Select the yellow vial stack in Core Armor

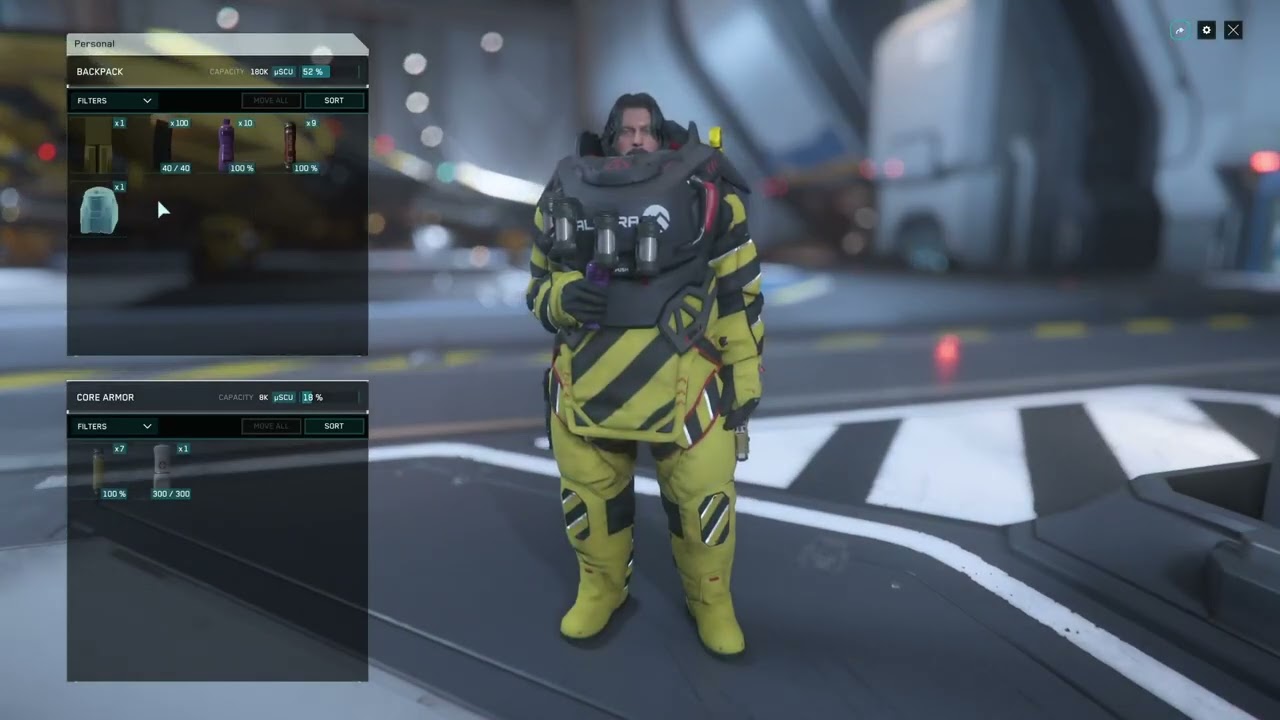point(99,470)
